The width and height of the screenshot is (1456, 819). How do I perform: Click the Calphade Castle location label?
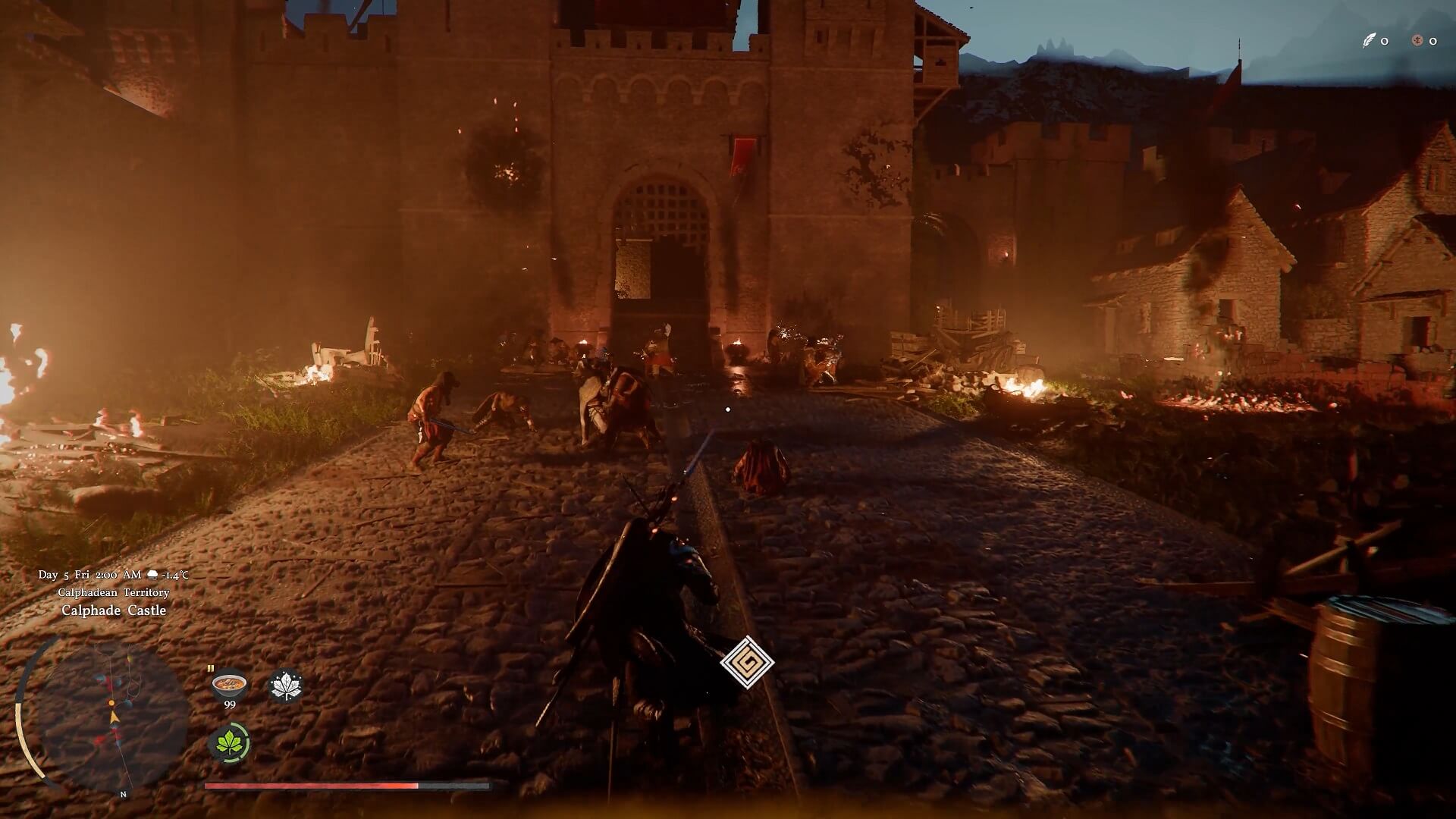(114, 610)
